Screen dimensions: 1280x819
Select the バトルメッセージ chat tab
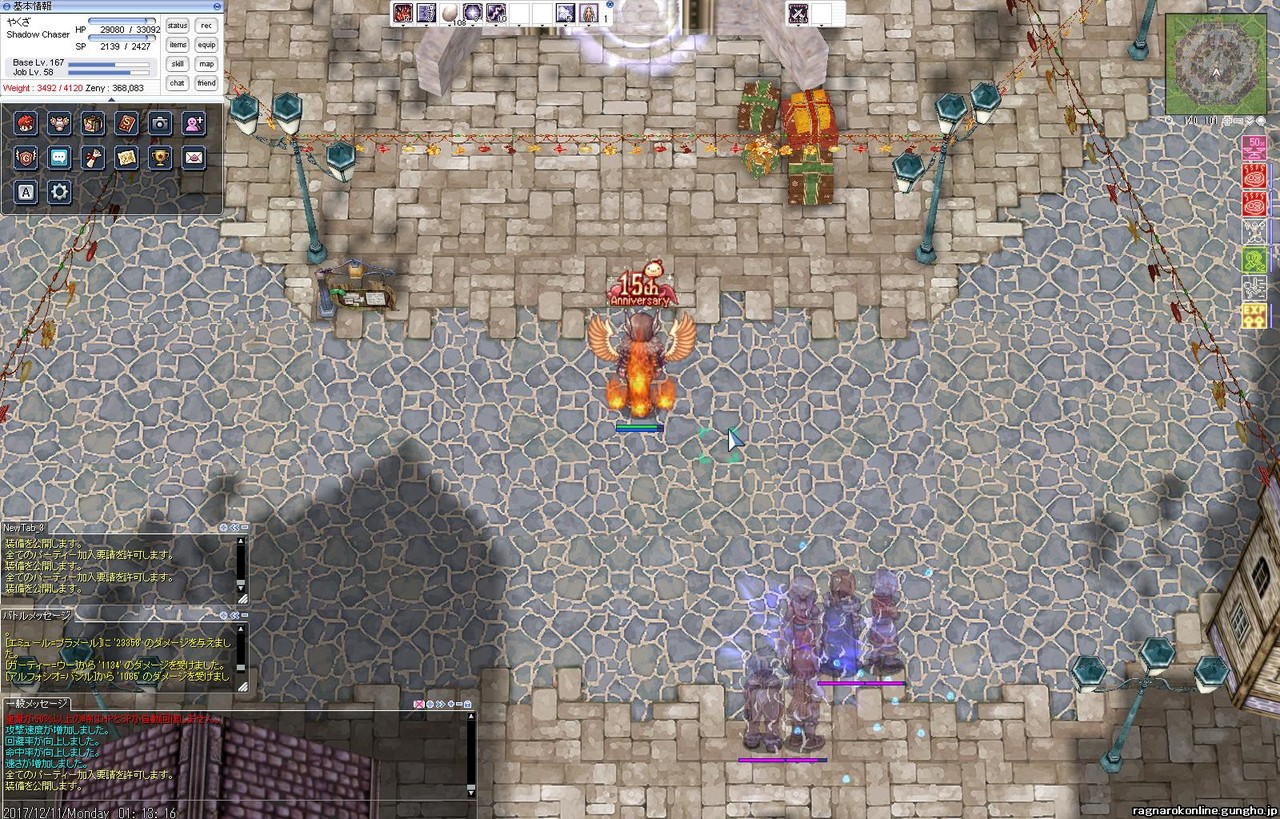[x=37, y=615]
